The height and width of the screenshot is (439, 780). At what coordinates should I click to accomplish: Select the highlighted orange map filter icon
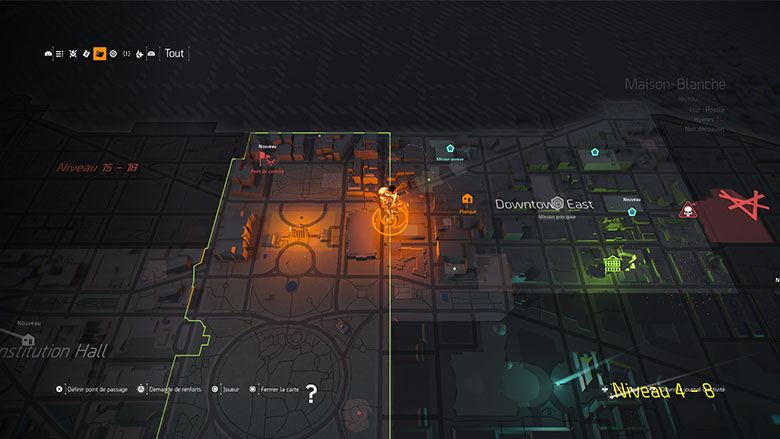click(100, 54)
